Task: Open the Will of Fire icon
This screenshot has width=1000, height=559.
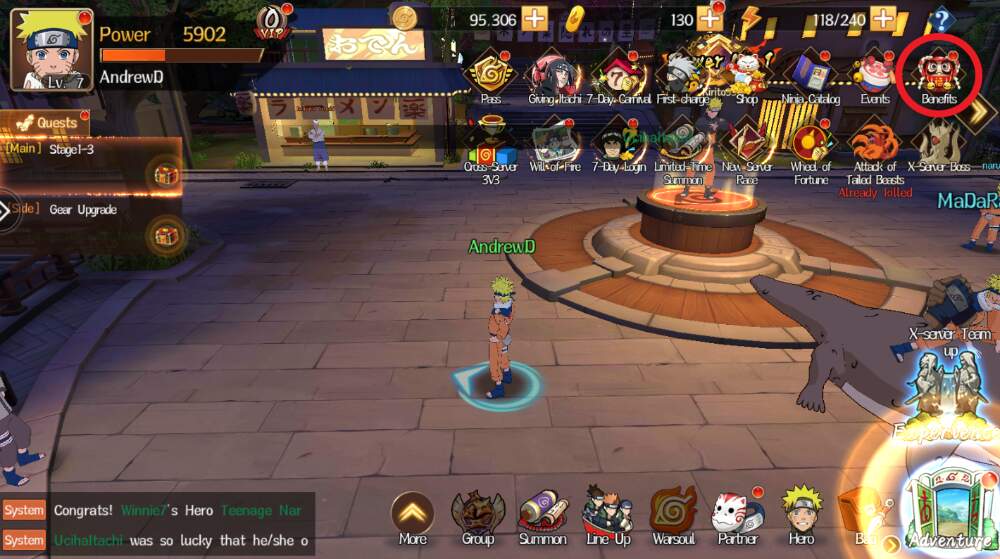Action: 554,147
